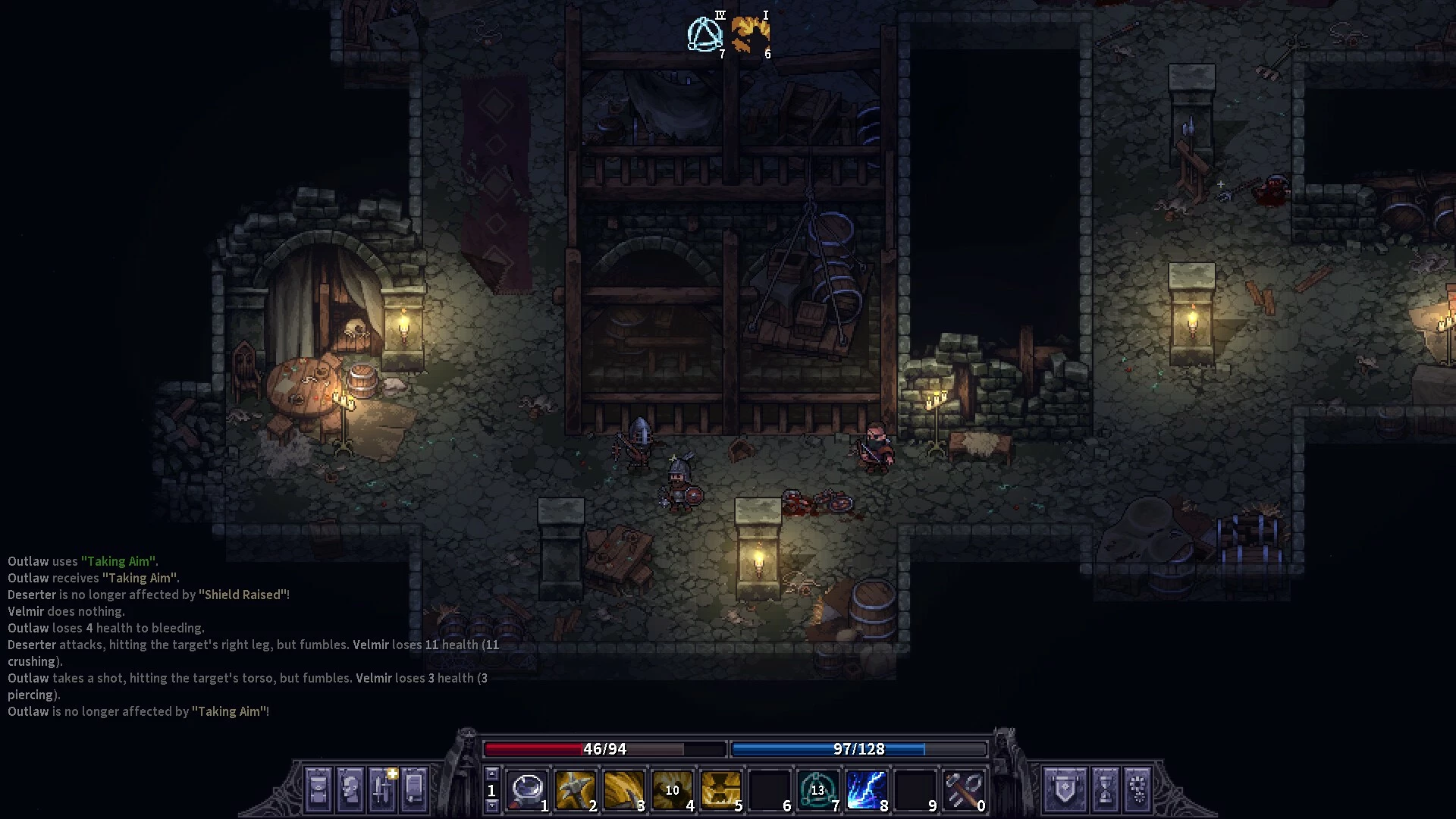
Task: Switch hotbar page with the up arrow
Action: click(491, 773)
